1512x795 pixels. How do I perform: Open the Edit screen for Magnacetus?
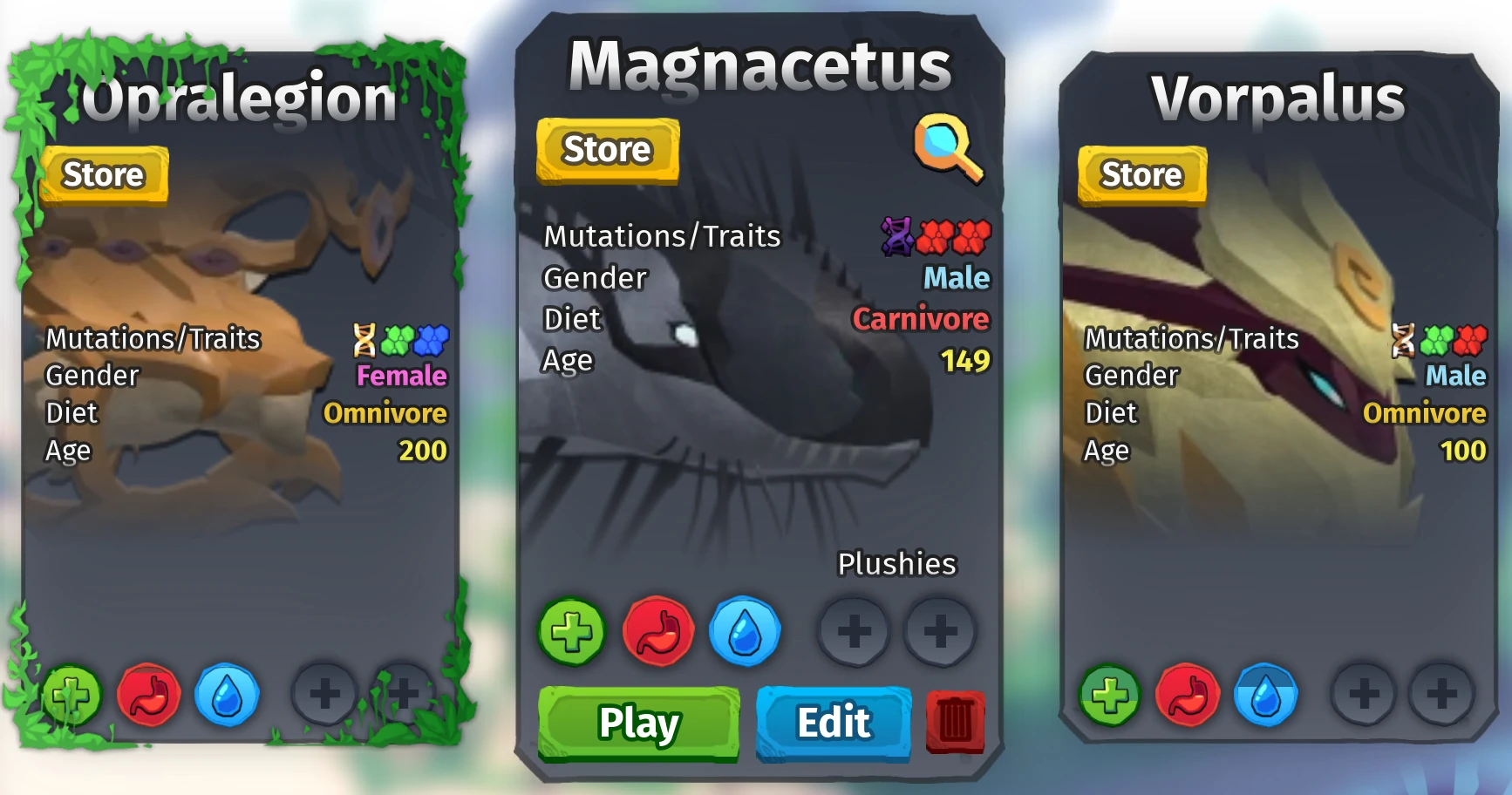pyautogui.click(x=832, y=722)
